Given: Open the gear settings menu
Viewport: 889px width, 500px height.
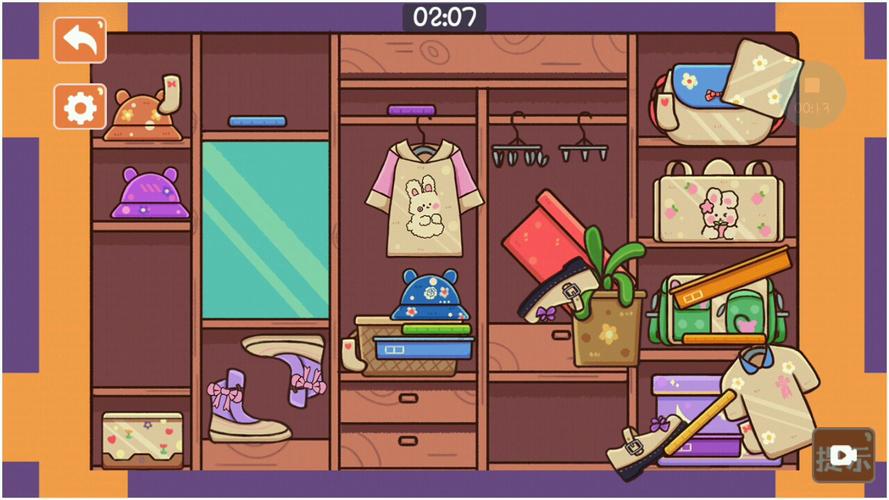Looking at the screenshot, I should (x=80, y=106).
